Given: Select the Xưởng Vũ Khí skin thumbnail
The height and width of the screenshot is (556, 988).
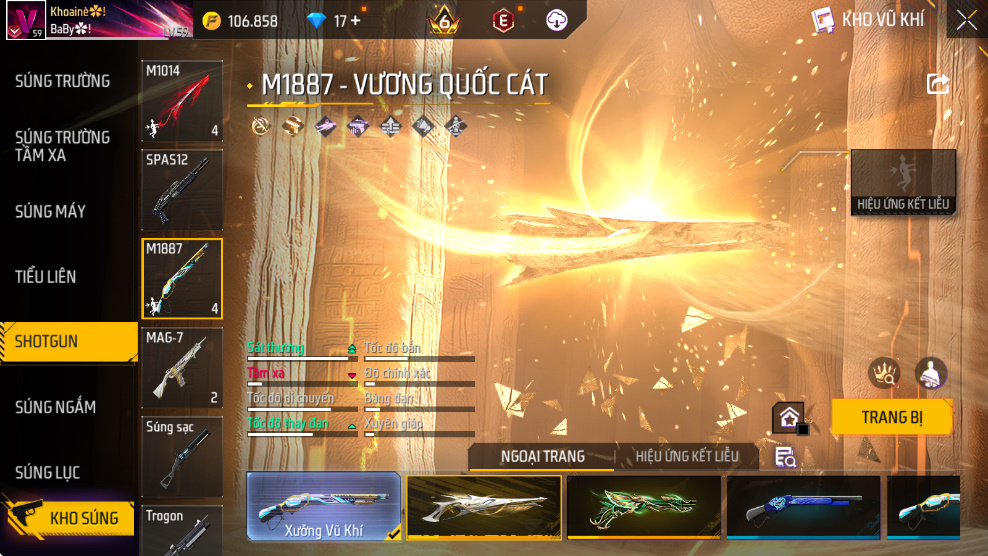Looking at the screenshot, I should click(324, 508).
